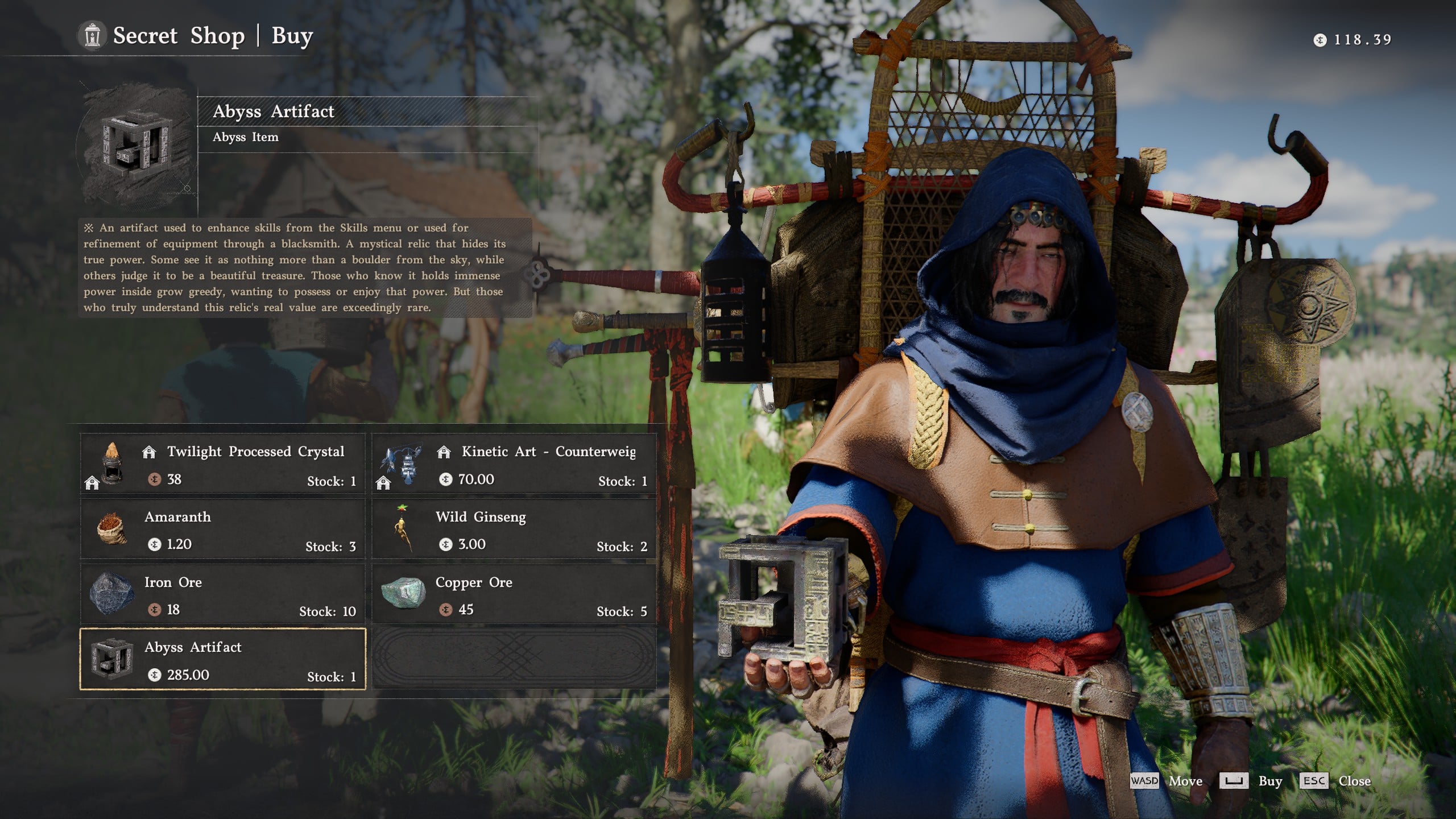
Task: Select the Iron Ore listing
Action: click(222, 595)
